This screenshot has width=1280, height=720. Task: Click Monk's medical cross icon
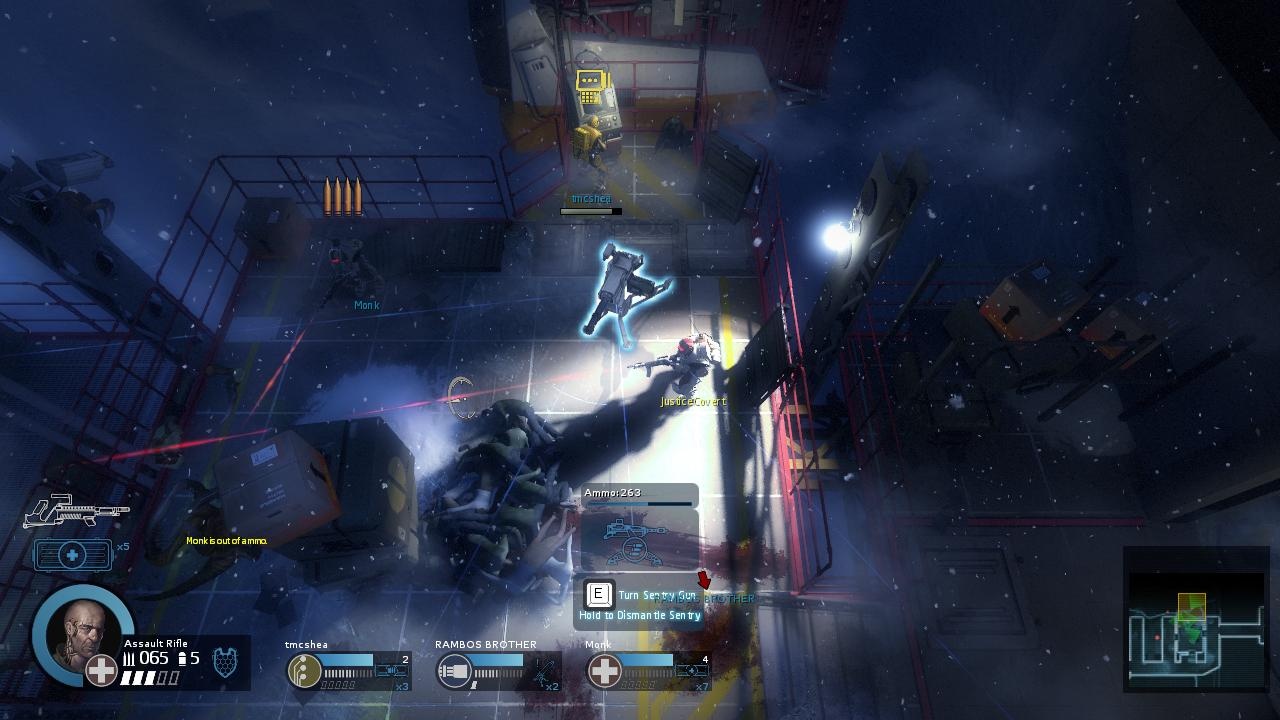click(604, 670)
